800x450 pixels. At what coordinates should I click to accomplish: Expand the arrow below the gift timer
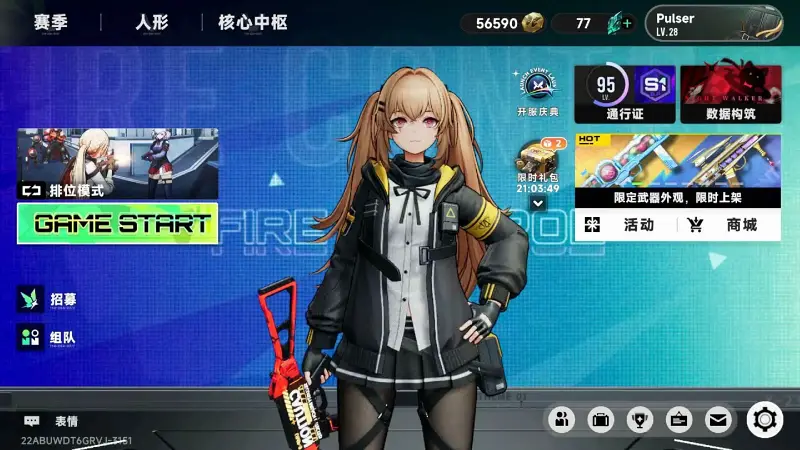[x=538, y=203]
